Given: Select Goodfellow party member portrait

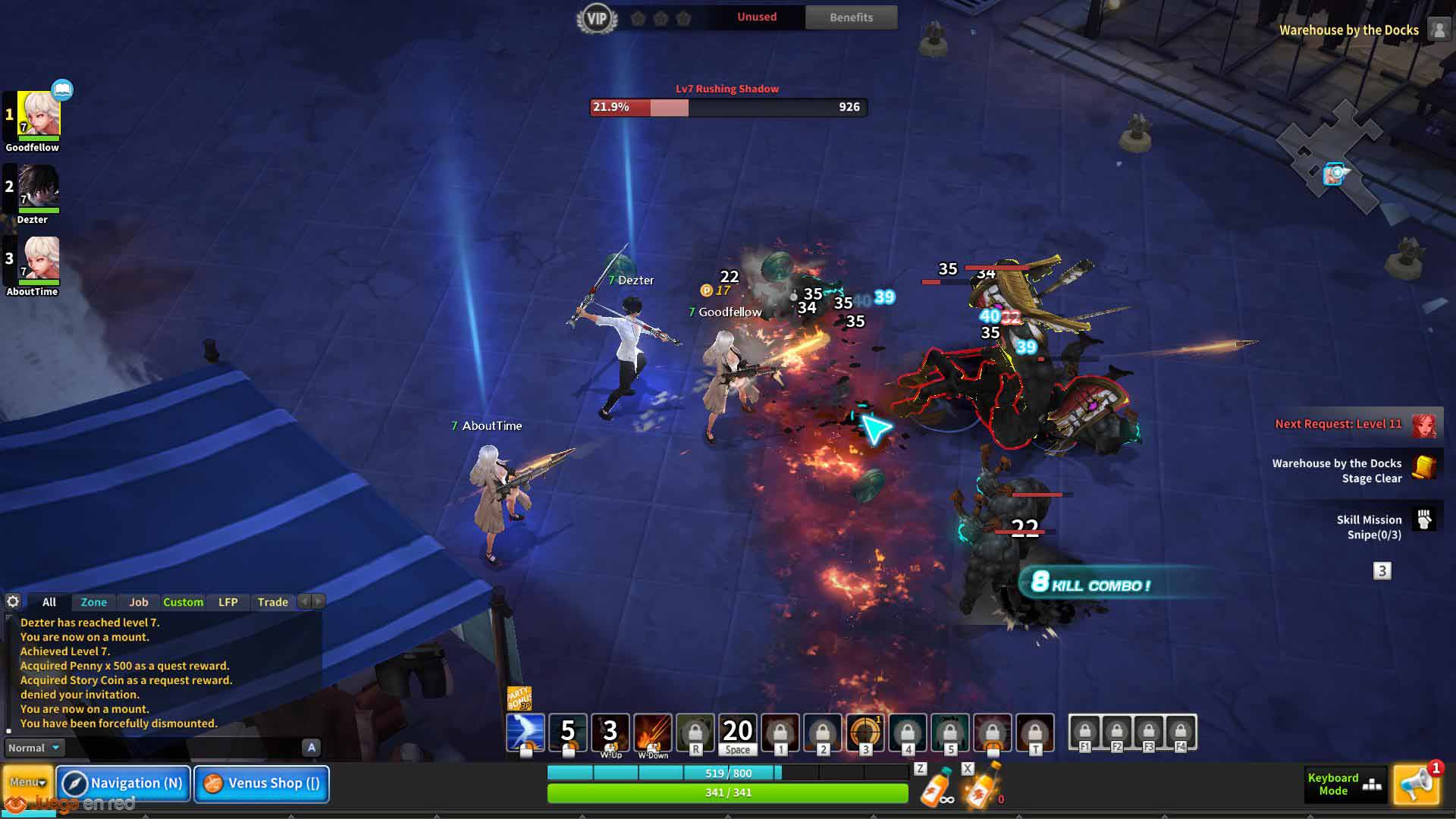Looking at the screenshot, I should [x=38, y=114].
